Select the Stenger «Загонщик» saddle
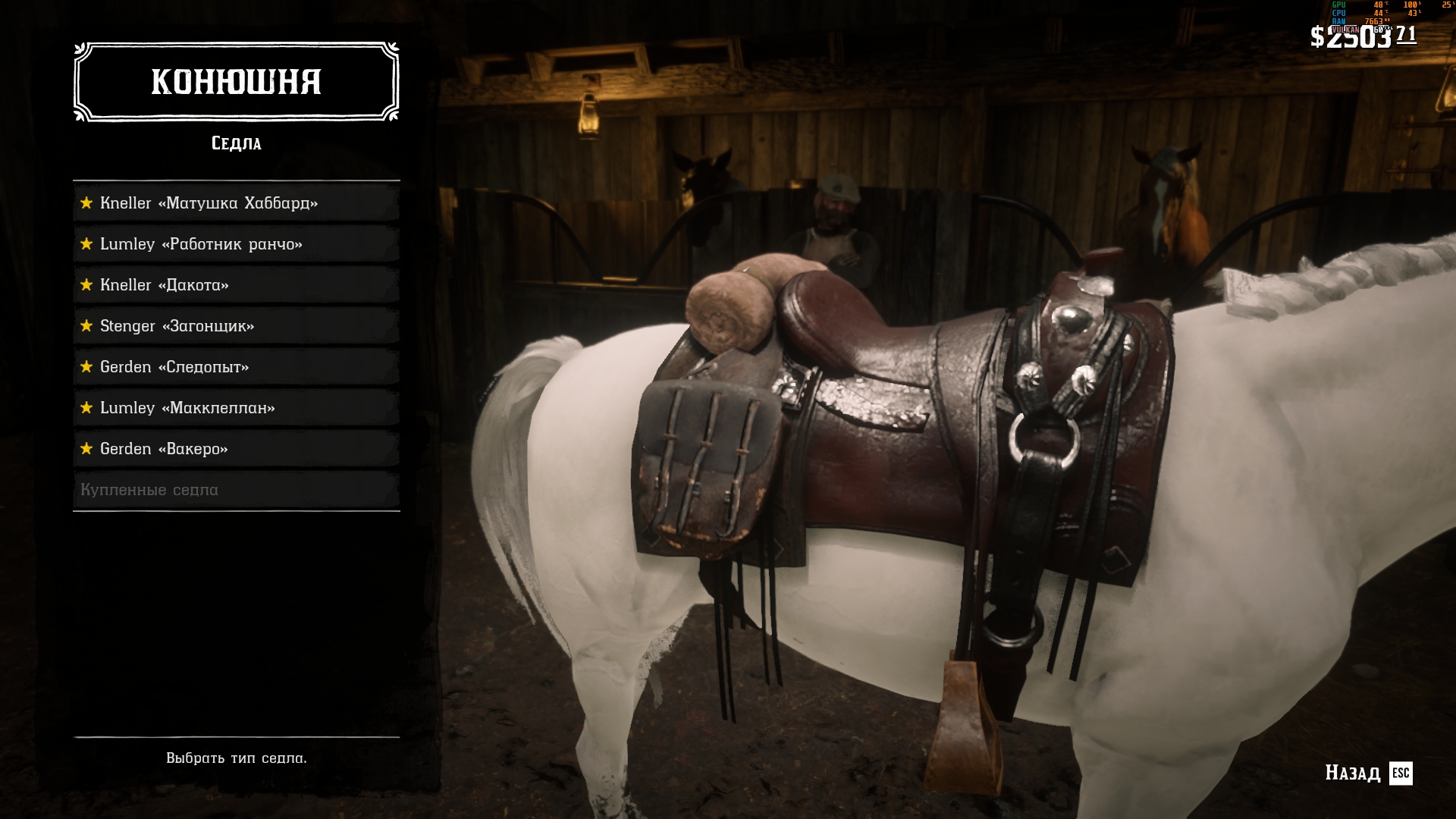Image resolution: width=1456 pixels, height=819 pixels. coord(236,326)
